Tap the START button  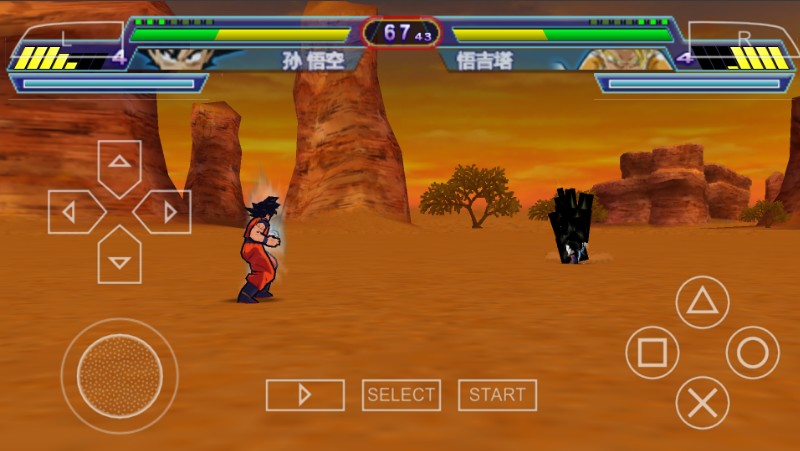[497, 395]
